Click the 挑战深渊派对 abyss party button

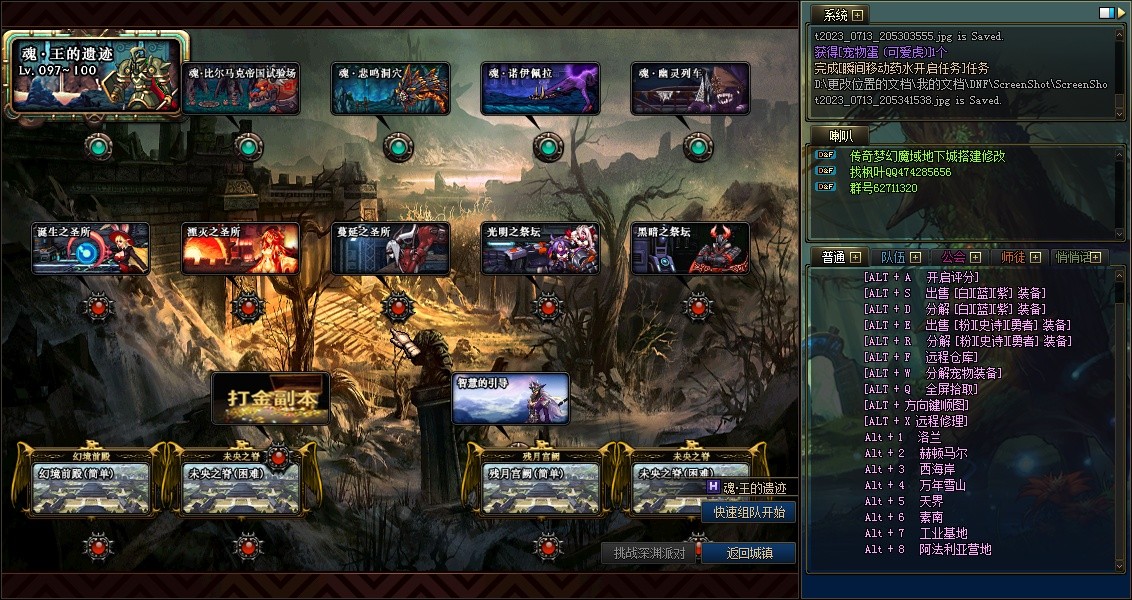point(649,553)
